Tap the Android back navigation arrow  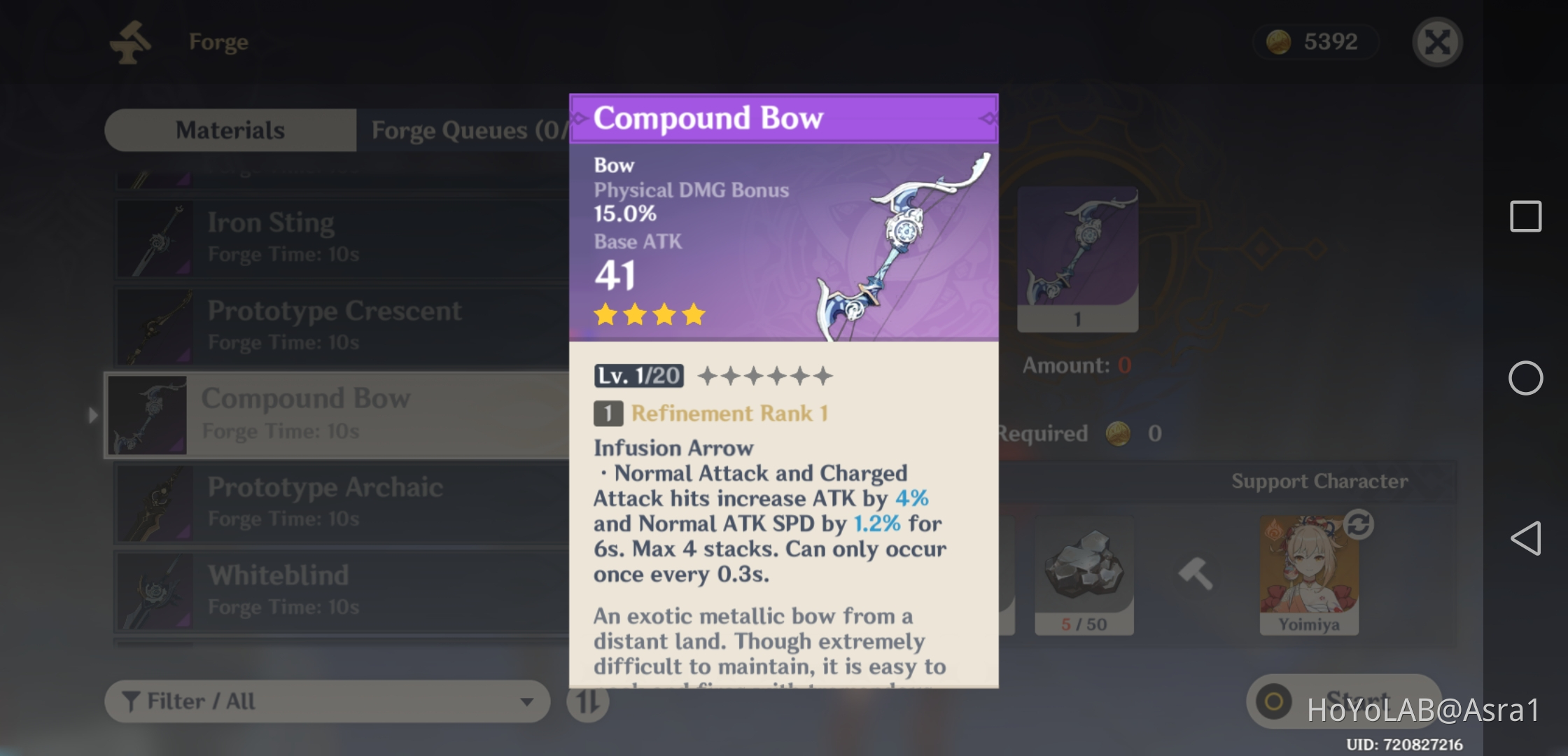[x=1527, y=539]
